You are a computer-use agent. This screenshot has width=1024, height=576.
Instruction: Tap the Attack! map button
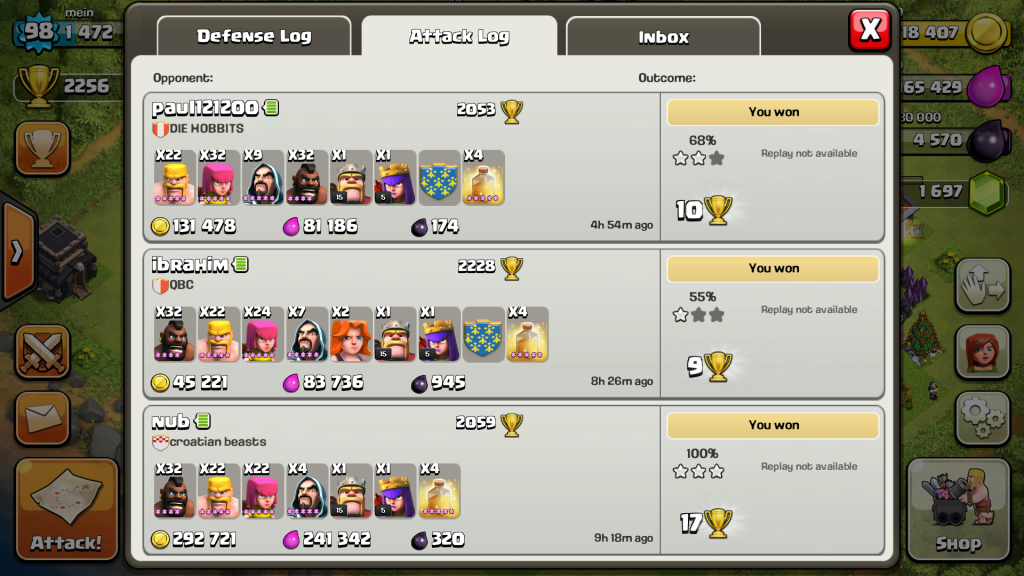pyautogui.click(x=66, y=508)
